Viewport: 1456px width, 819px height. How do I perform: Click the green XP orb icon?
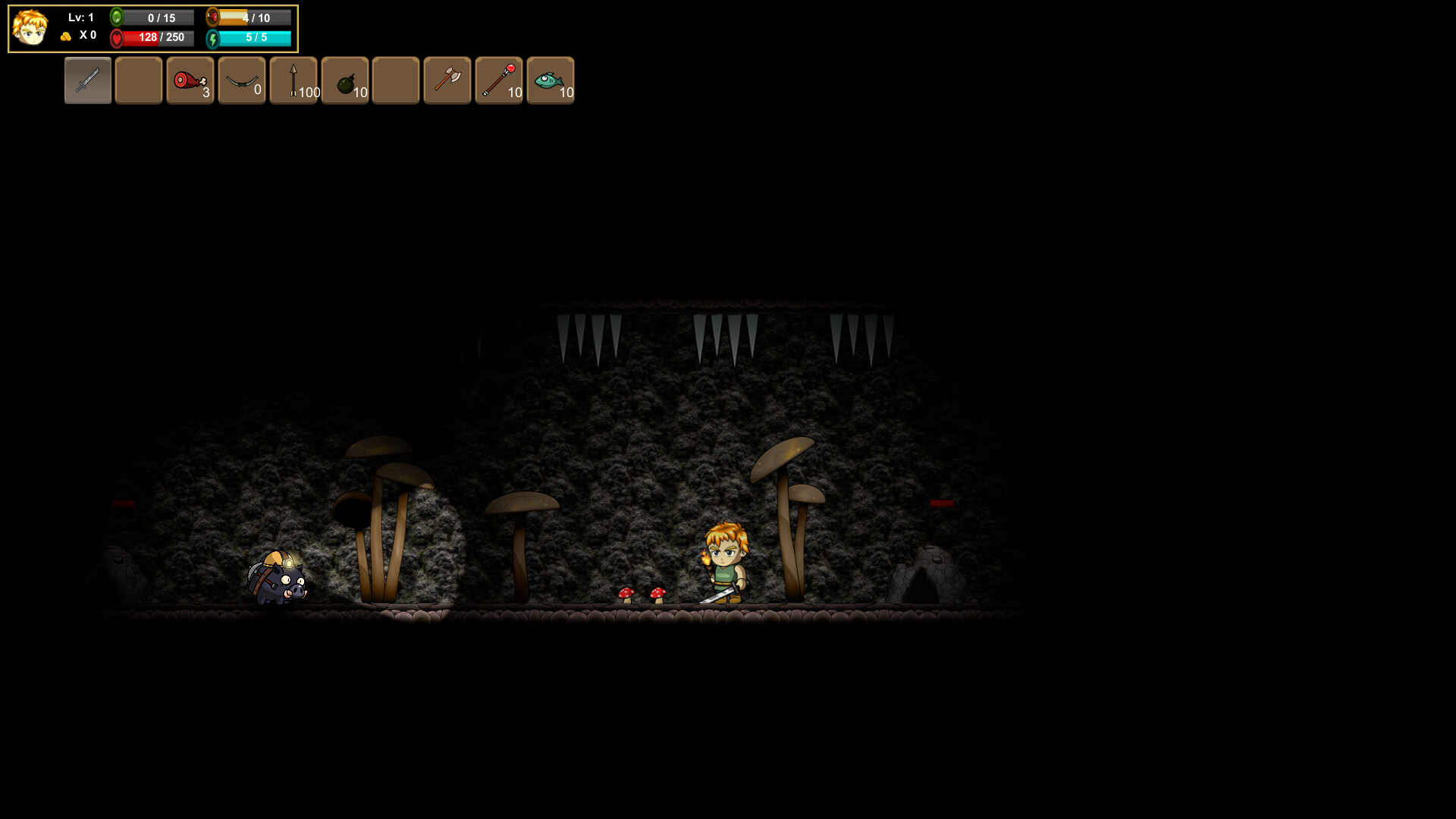tap(118, 16)
